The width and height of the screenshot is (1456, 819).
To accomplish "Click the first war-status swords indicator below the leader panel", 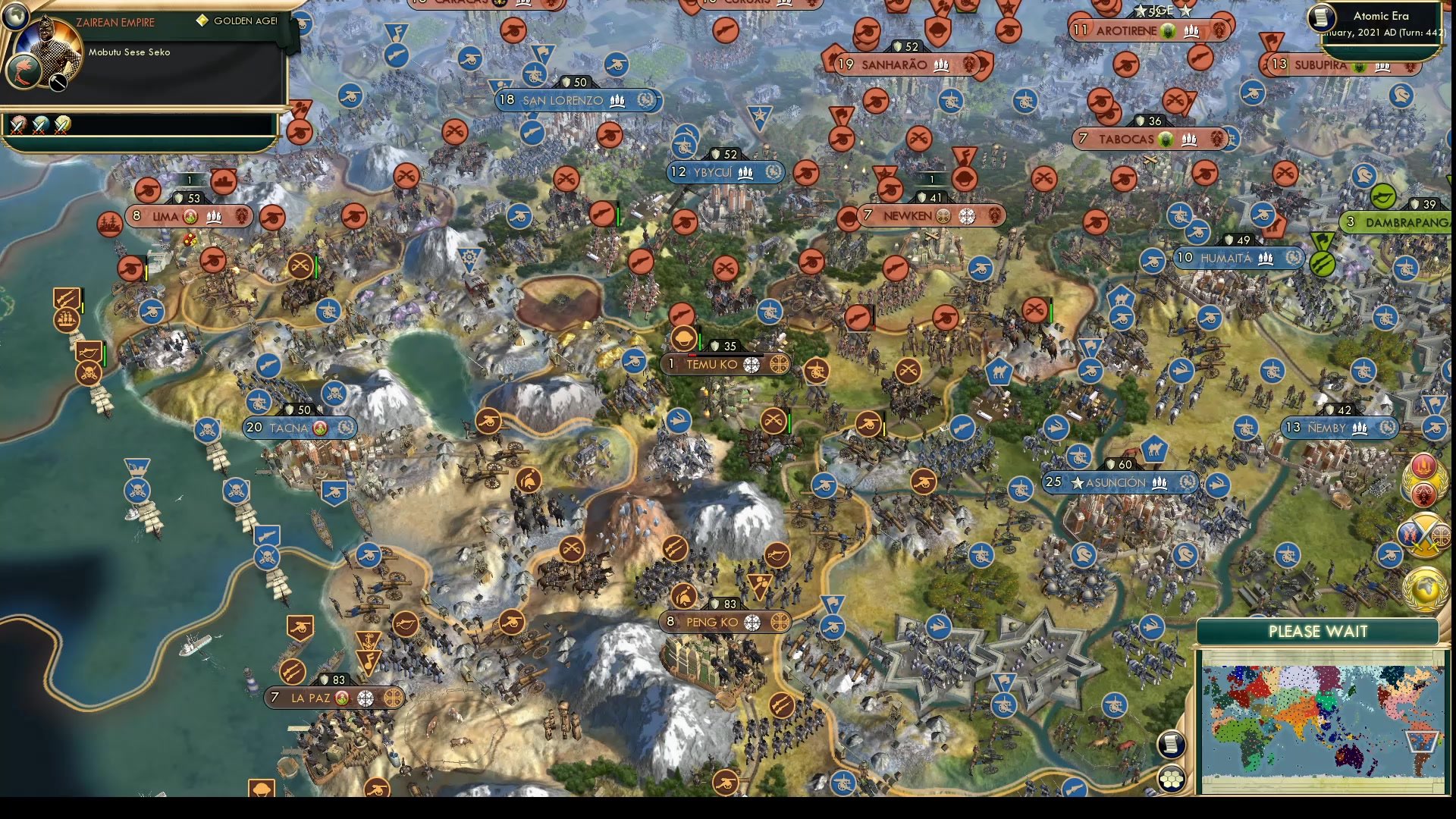I will coord(20,126).
